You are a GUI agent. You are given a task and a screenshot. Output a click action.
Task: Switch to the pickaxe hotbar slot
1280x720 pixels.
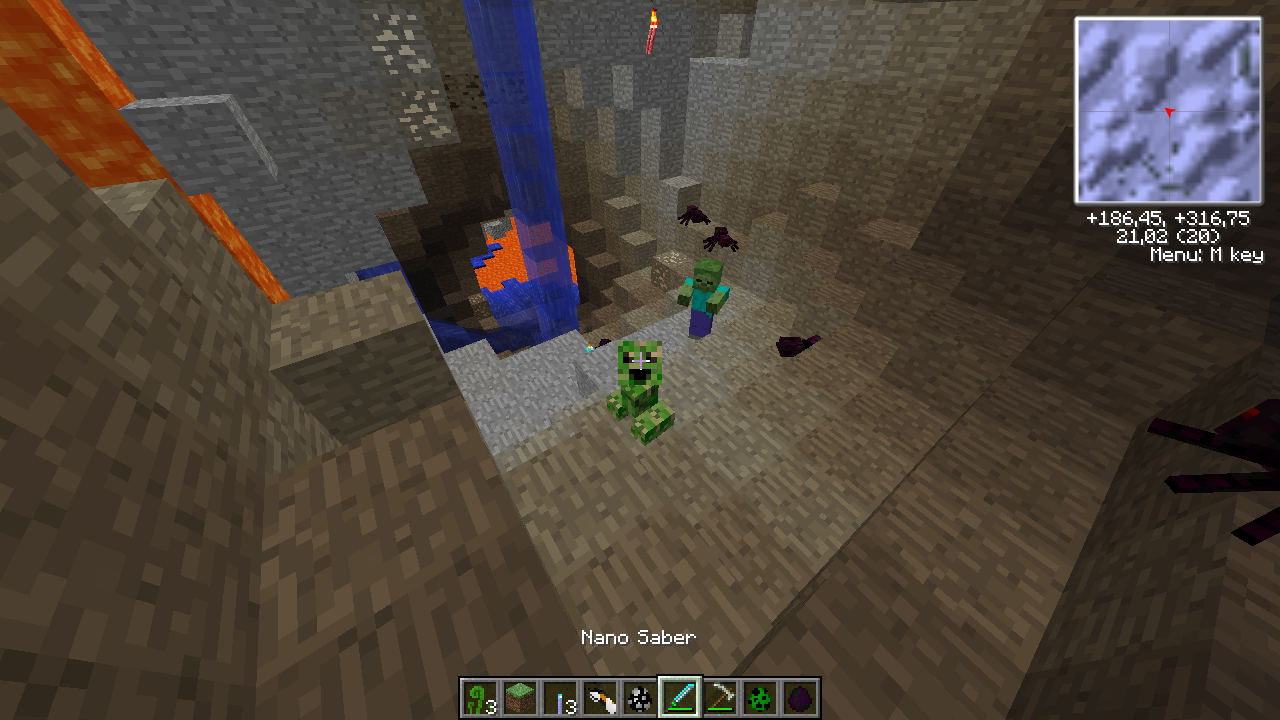pos(720,698)
